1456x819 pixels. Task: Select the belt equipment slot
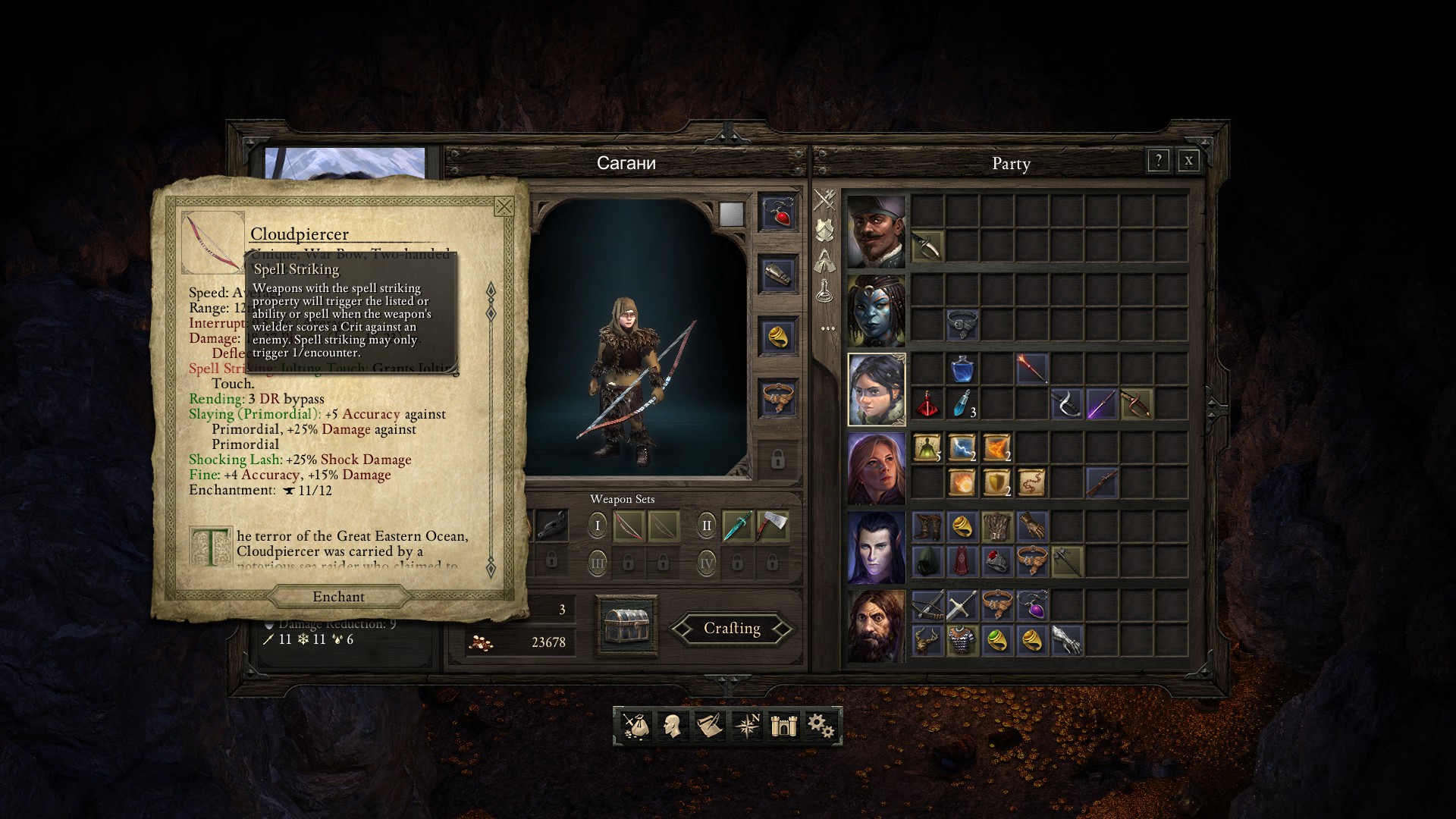tap(777, 397)
